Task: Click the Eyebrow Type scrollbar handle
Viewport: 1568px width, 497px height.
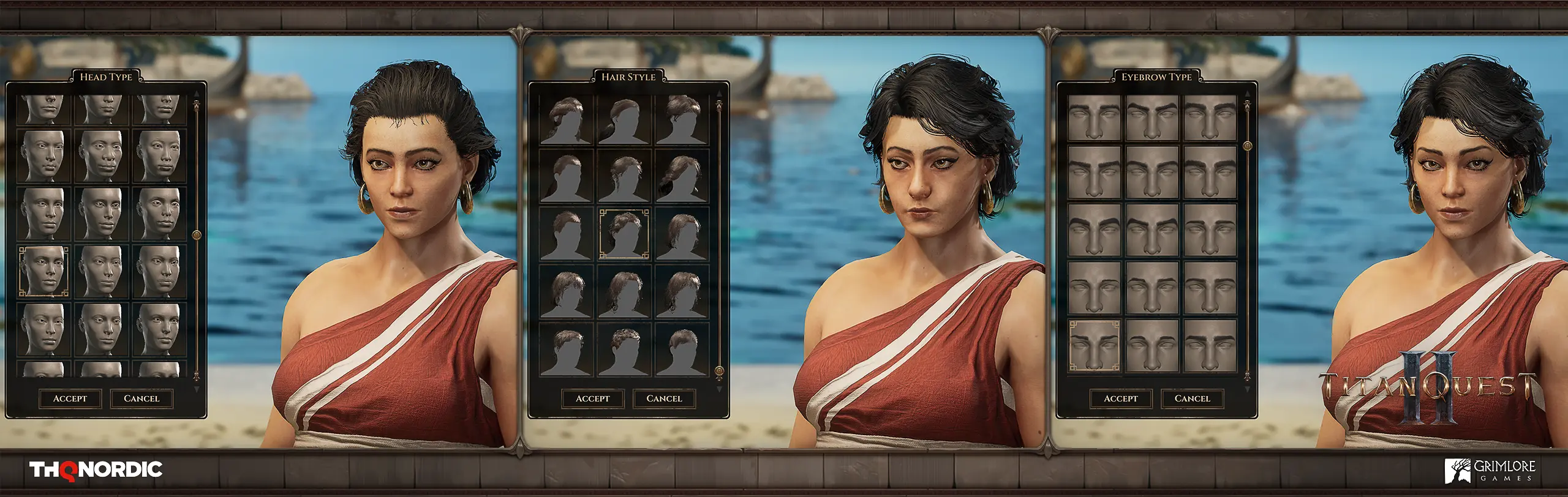Action: tap(1247, 146)
